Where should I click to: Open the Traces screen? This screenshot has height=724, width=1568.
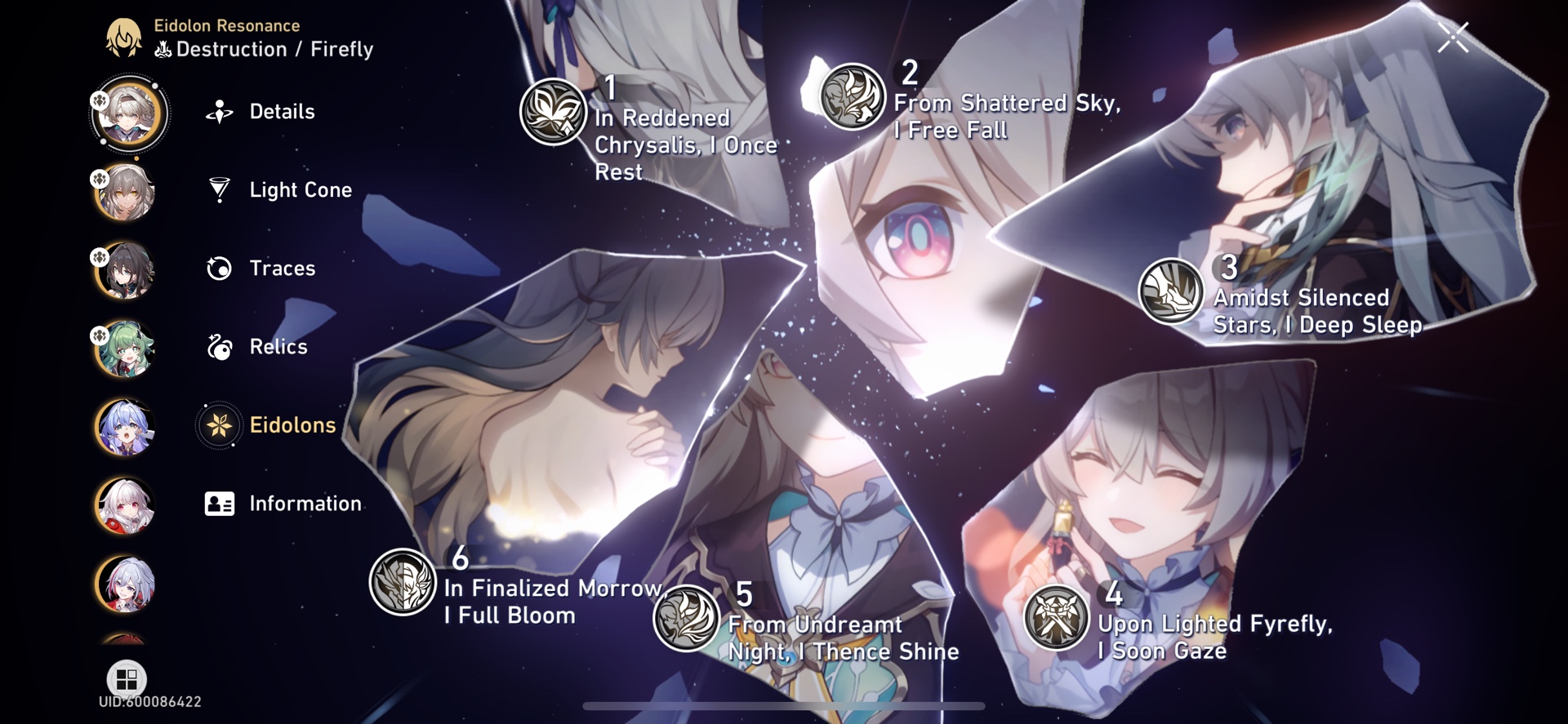tap(283, 269)
